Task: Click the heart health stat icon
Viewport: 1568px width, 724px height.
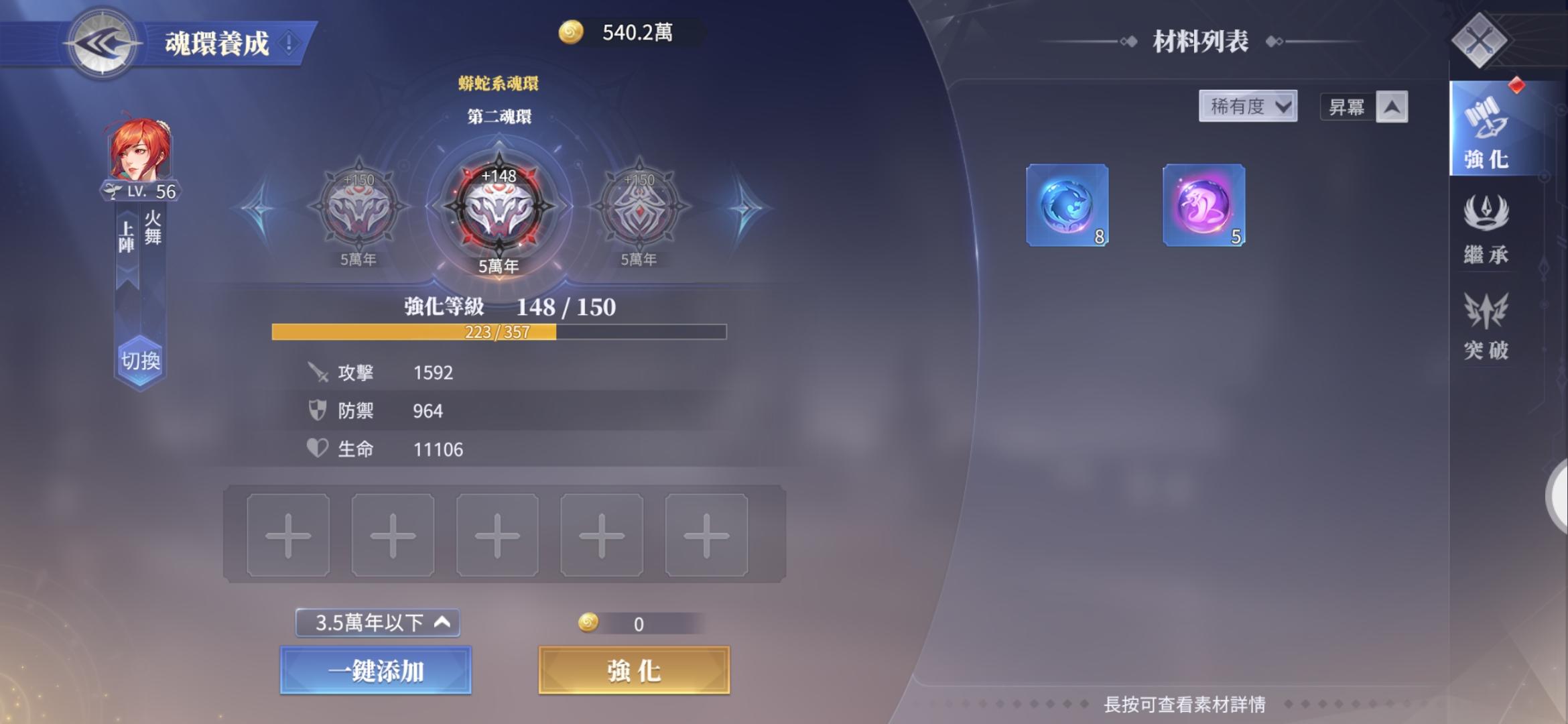Action: [x=316, y=449]
